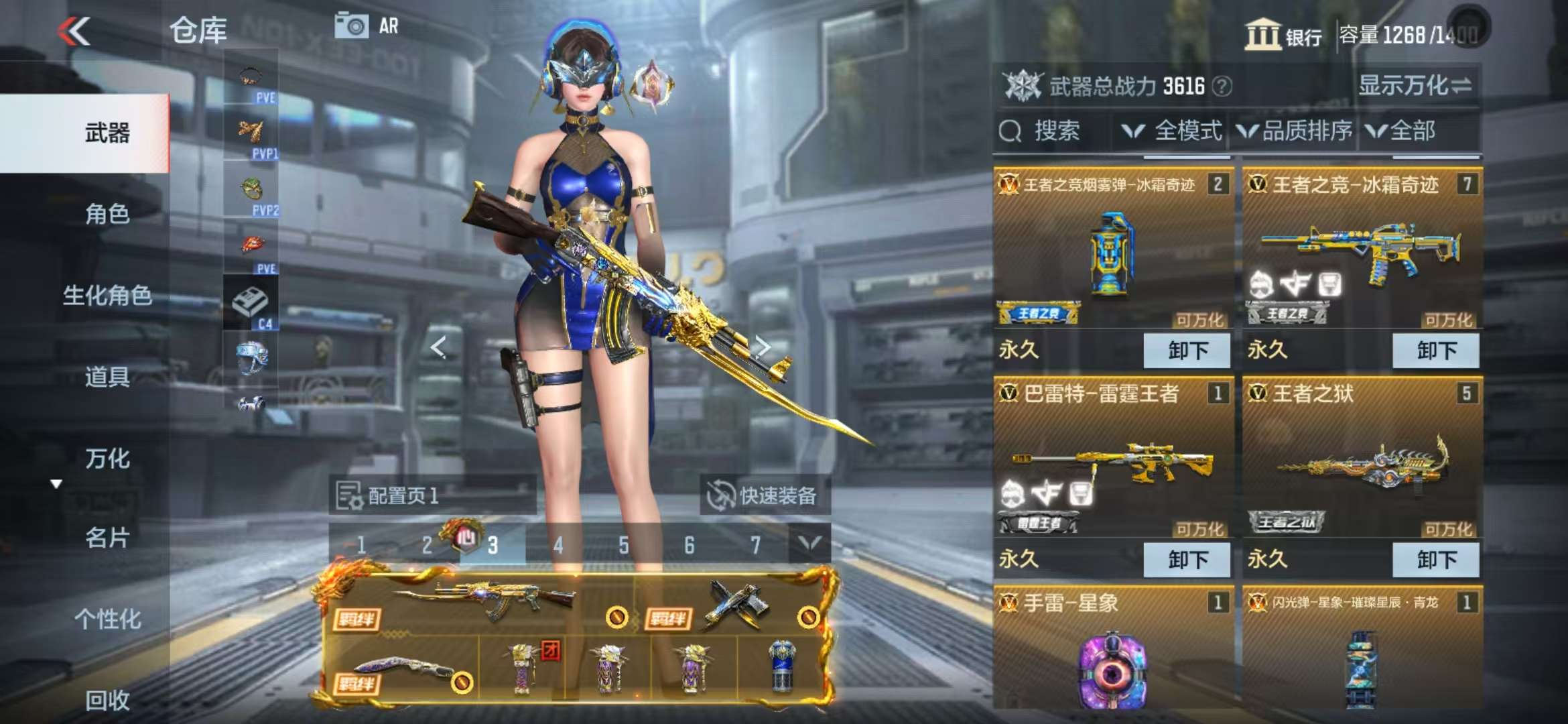1568x724 pixels.
Task: Open the 银行 bank
Action: (1283, 35)
